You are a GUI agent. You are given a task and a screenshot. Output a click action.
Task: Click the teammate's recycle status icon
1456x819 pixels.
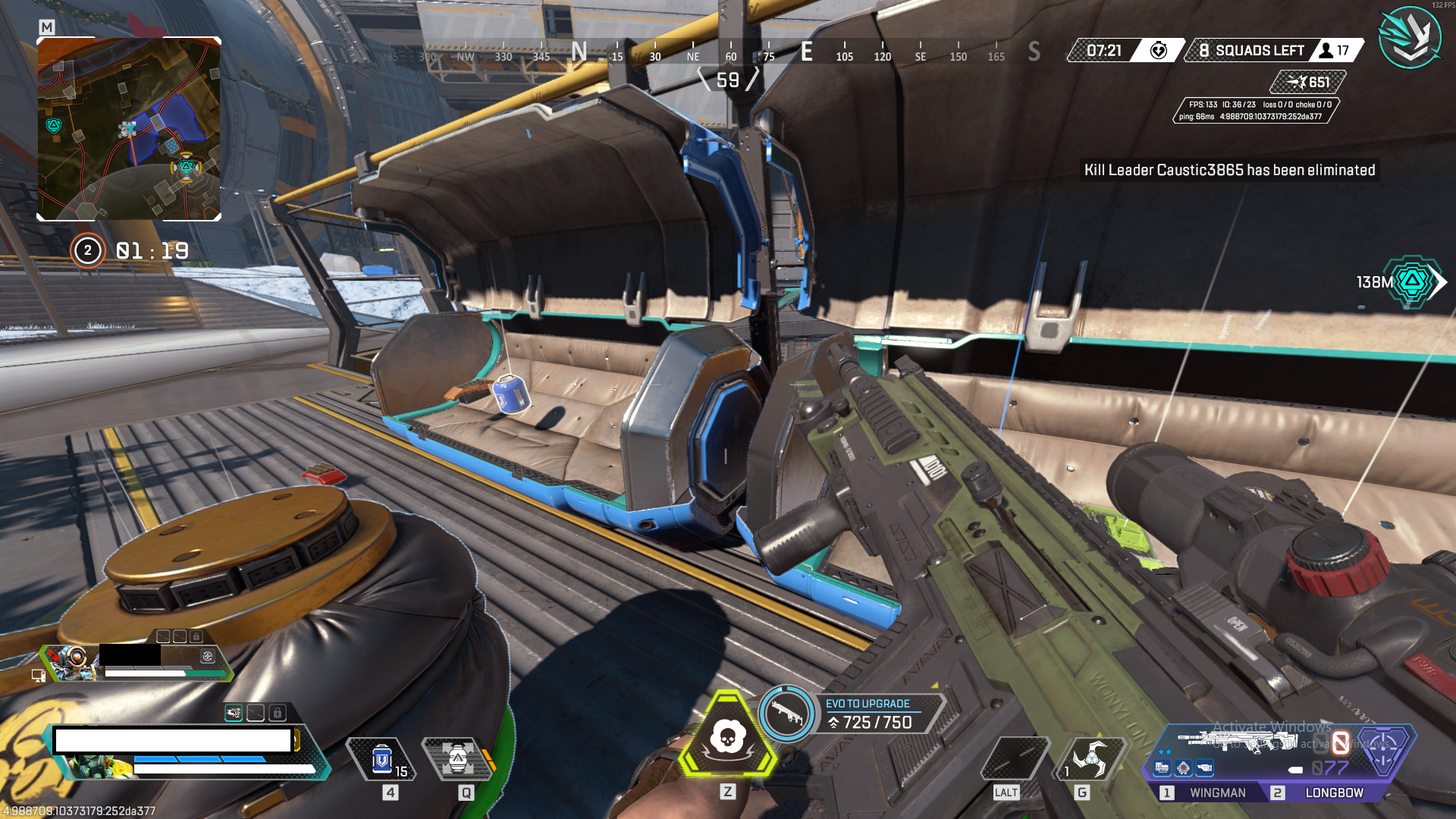207,656
